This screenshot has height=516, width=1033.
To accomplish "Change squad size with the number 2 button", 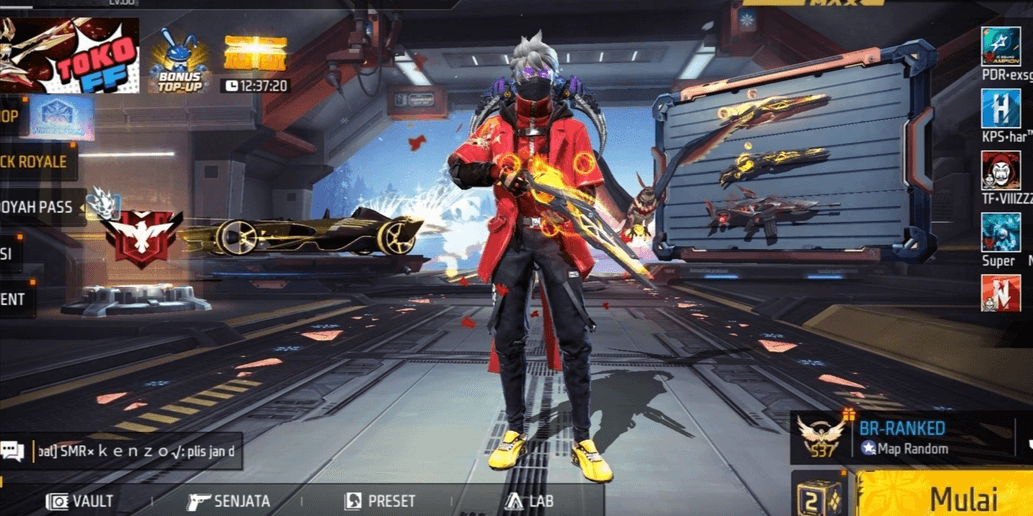I will point(815,496).
